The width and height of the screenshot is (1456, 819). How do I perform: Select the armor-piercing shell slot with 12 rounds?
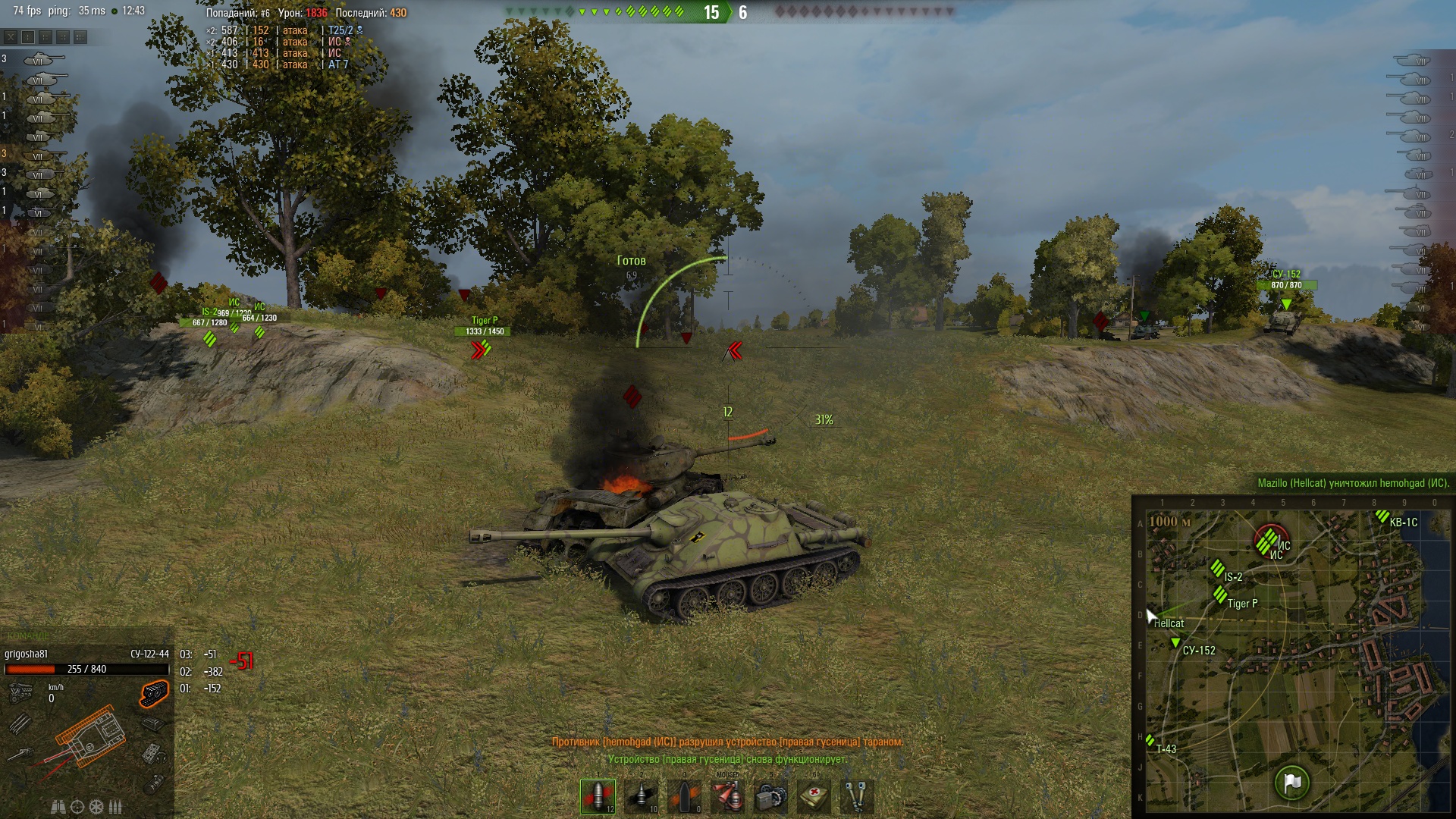pos(598,796)
